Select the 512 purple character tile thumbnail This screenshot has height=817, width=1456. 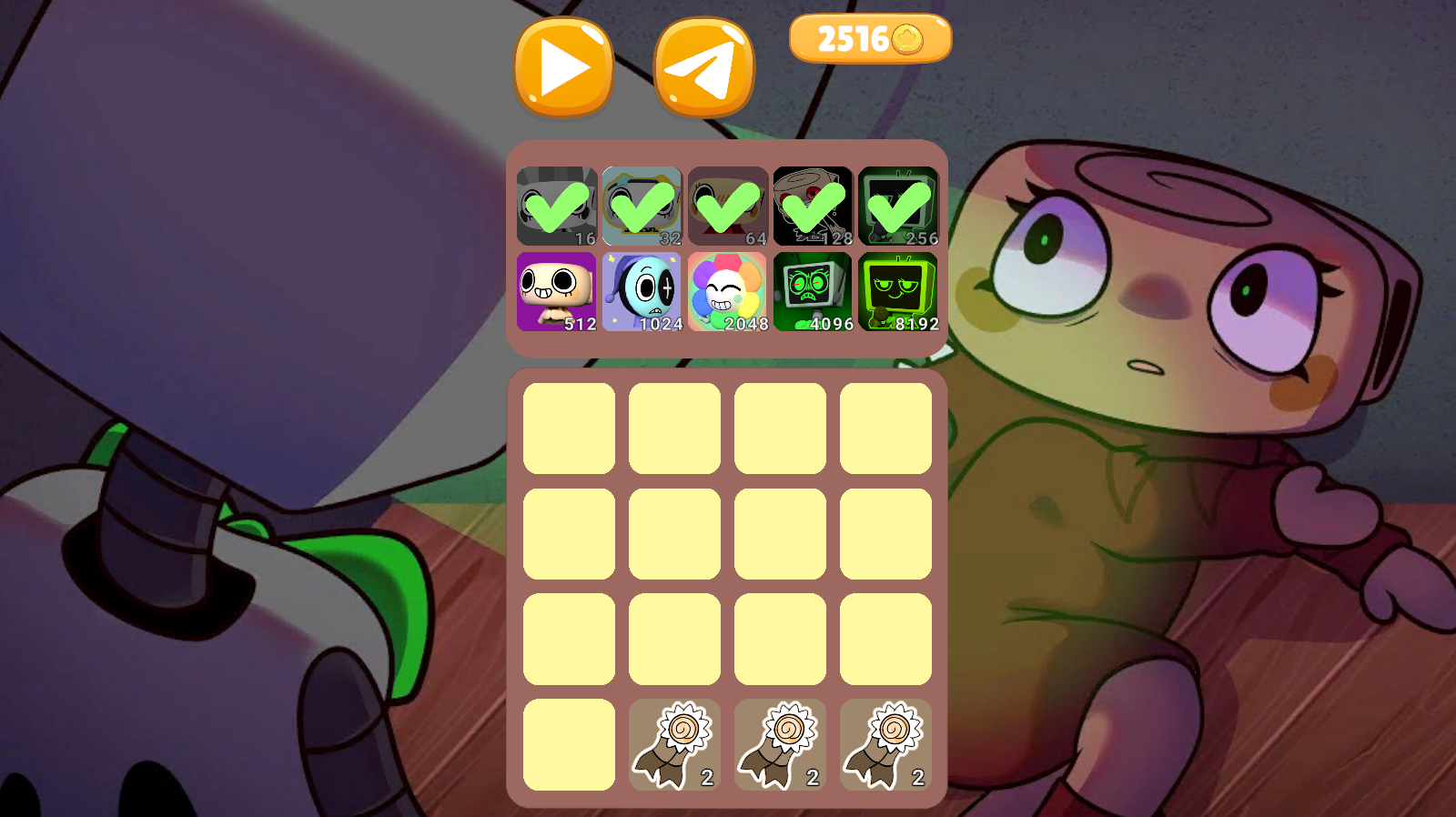[556, 291]
